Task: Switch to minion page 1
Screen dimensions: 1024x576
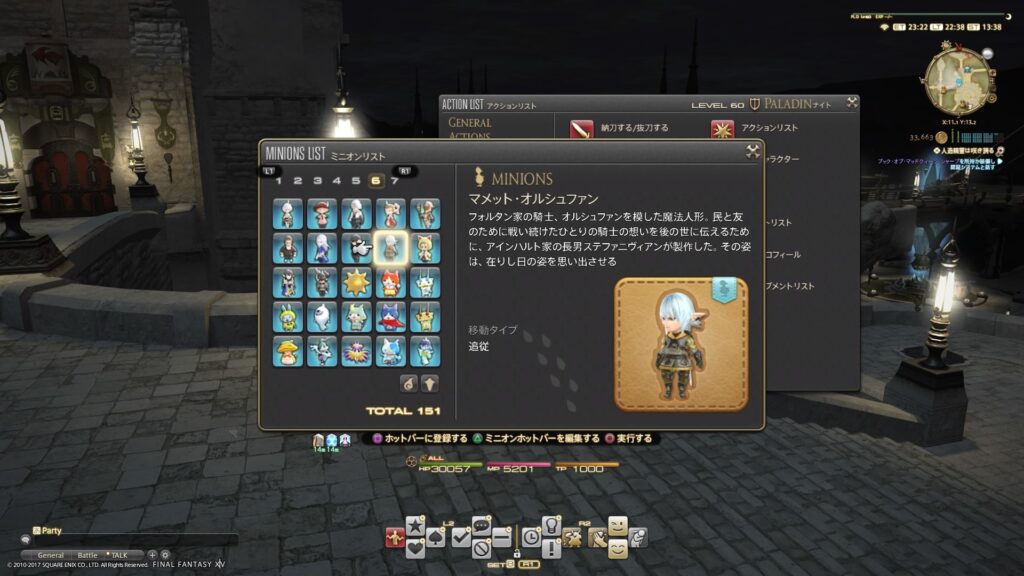Action: [x=279, y=181]
